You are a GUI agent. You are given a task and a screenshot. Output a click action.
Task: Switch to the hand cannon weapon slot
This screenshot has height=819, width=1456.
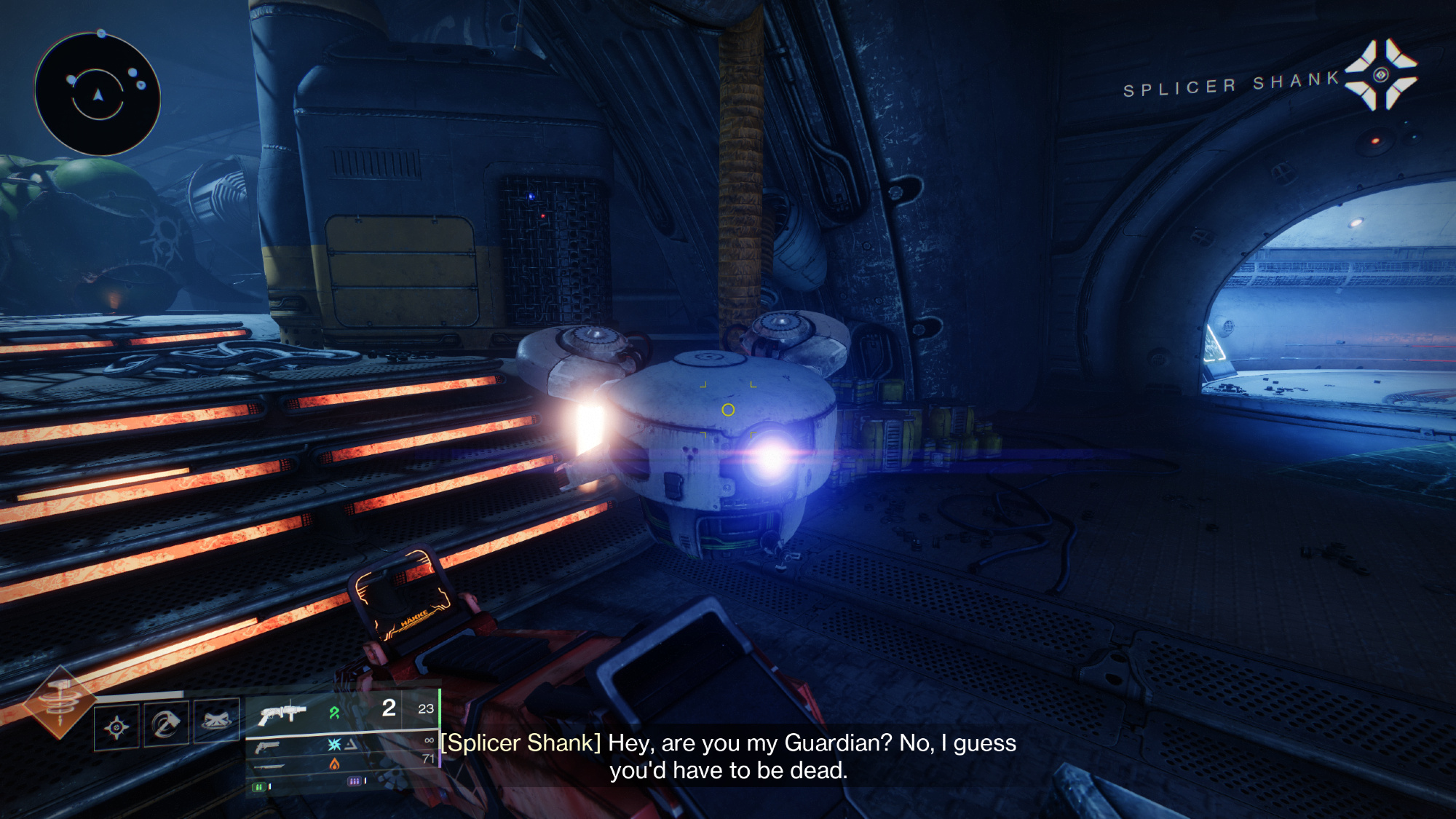[x=267, y=747]
